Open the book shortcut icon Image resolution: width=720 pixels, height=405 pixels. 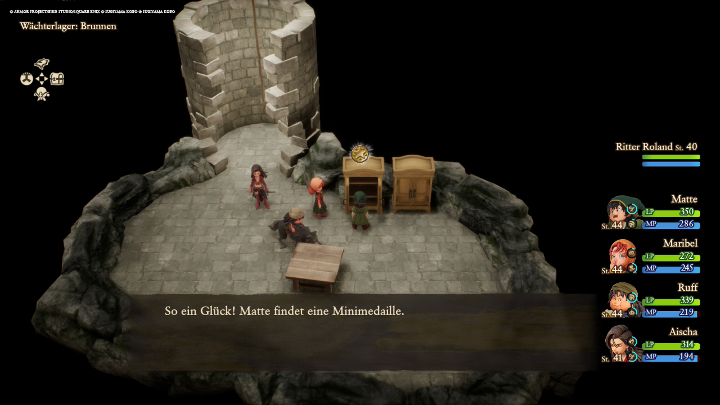42,64
